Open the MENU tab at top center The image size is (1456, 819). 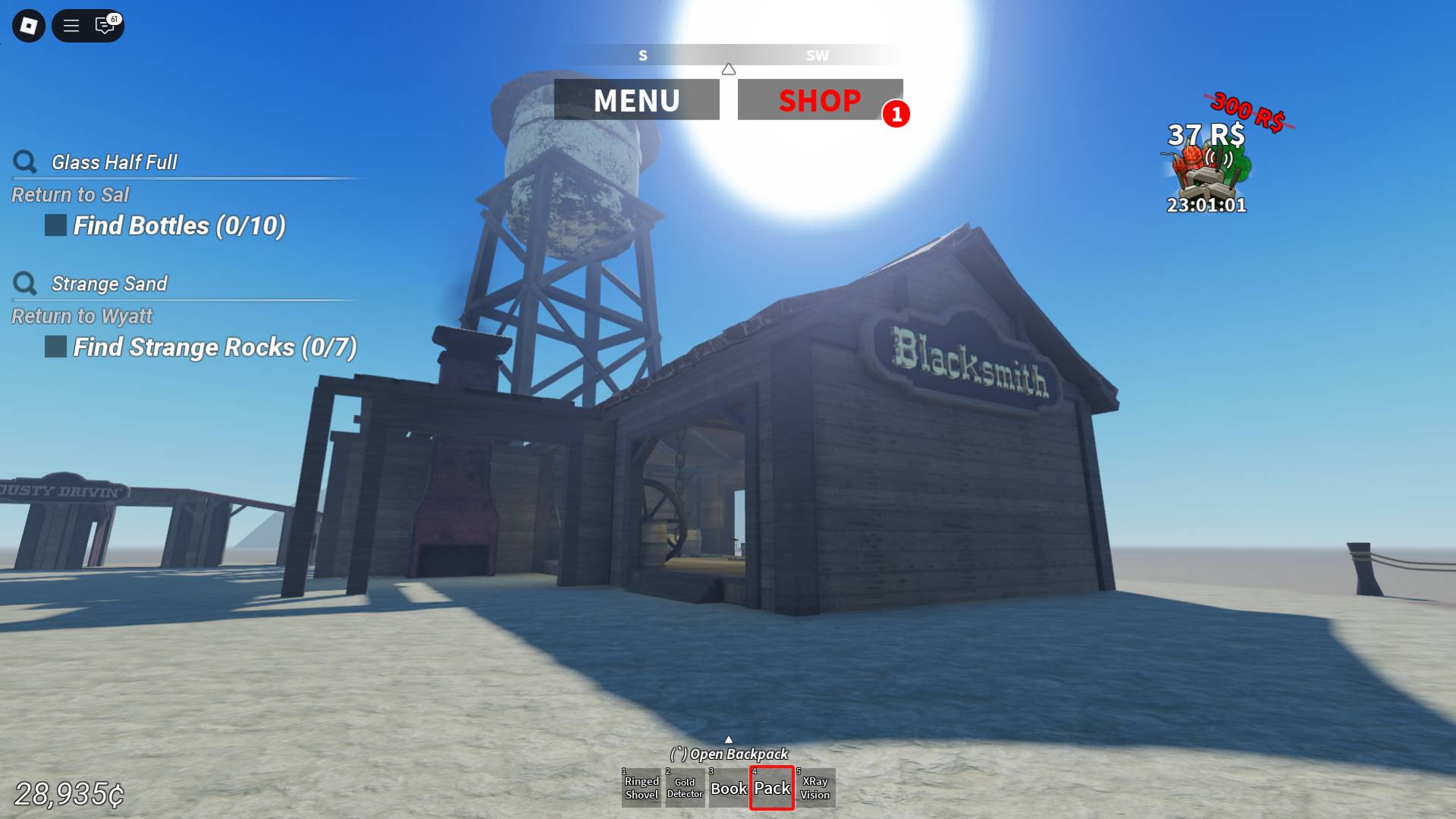[637, 99]
